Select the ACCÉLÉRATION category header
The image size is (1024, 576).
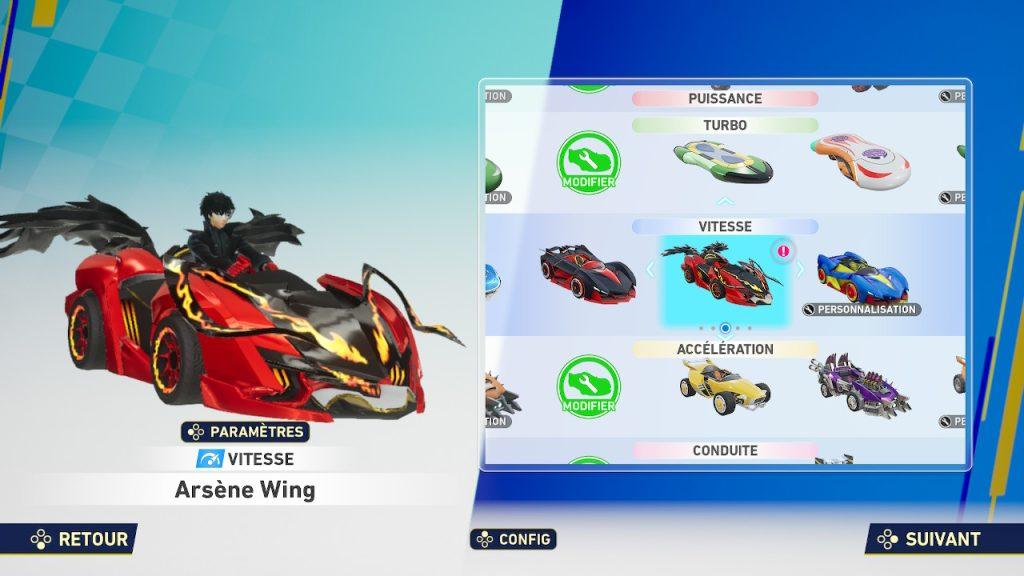pyautogui.click(x=725, y=349)
